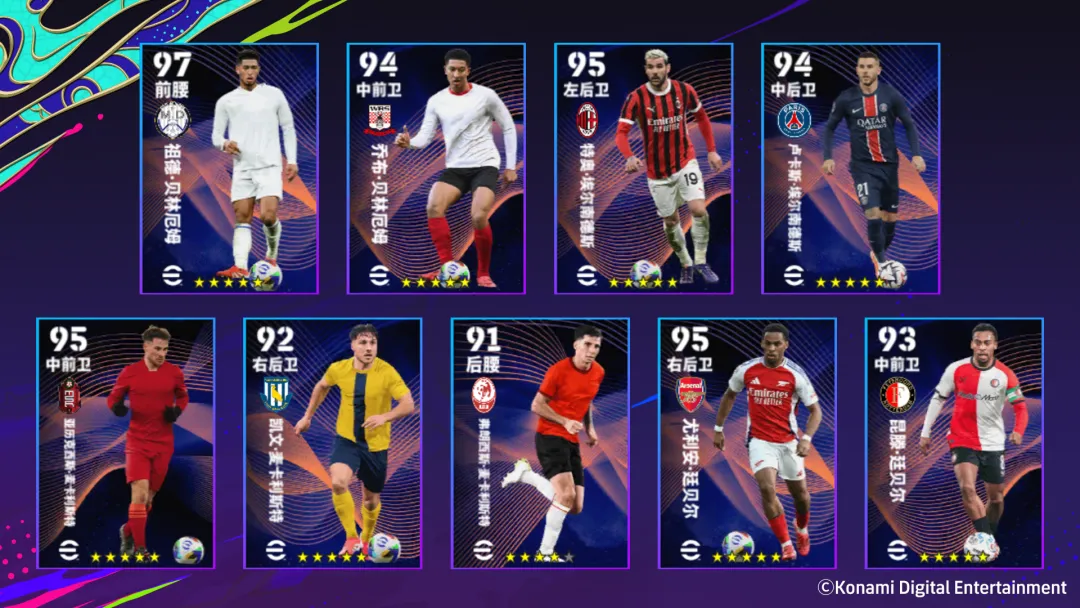Screen dimensions: 1080x608
Task: Pick the 95-rated AC Milan left-back card
Action: point(643,168)
